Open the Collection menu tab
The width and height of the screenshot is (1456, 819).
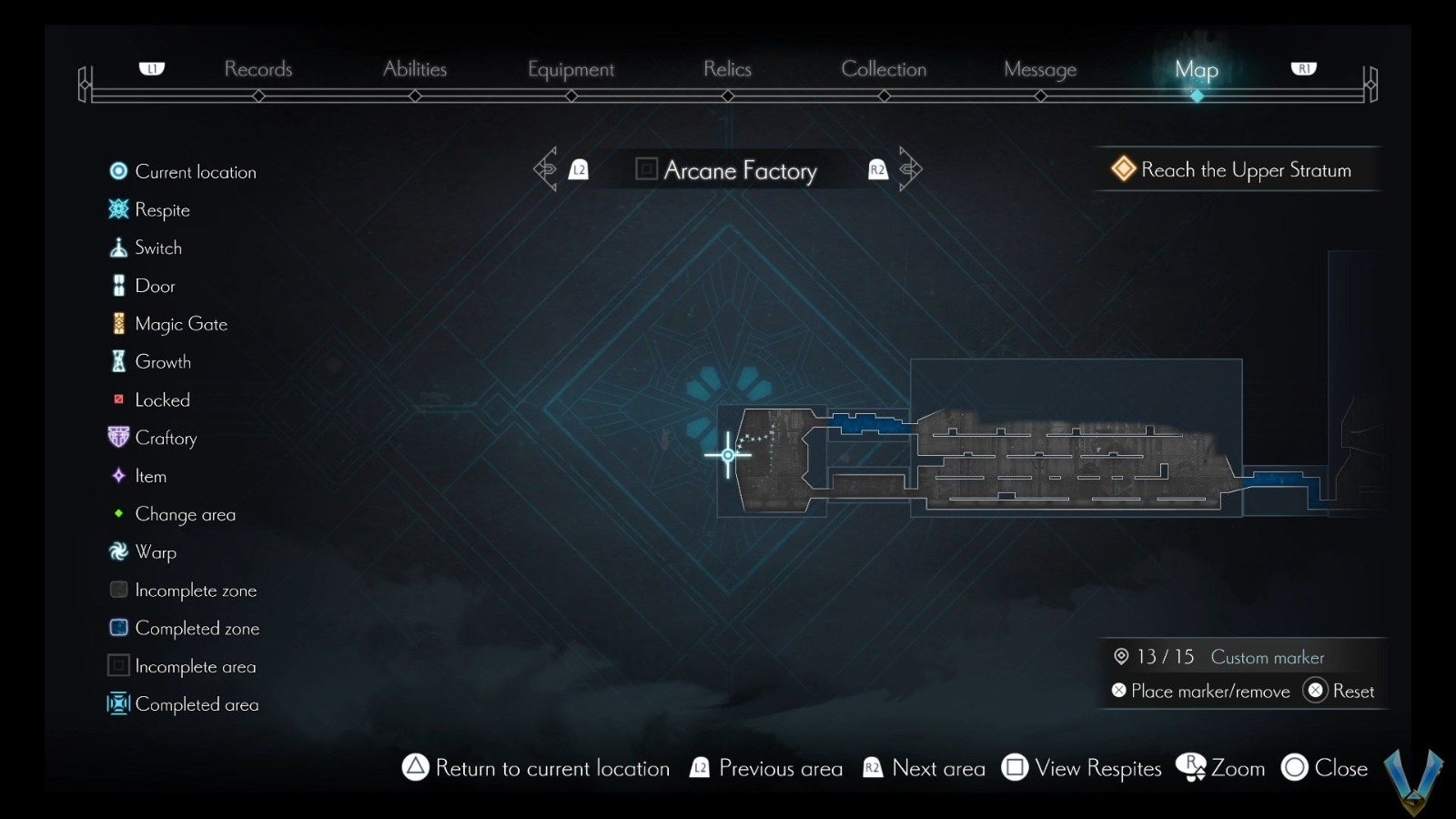[x=885, y=69]
